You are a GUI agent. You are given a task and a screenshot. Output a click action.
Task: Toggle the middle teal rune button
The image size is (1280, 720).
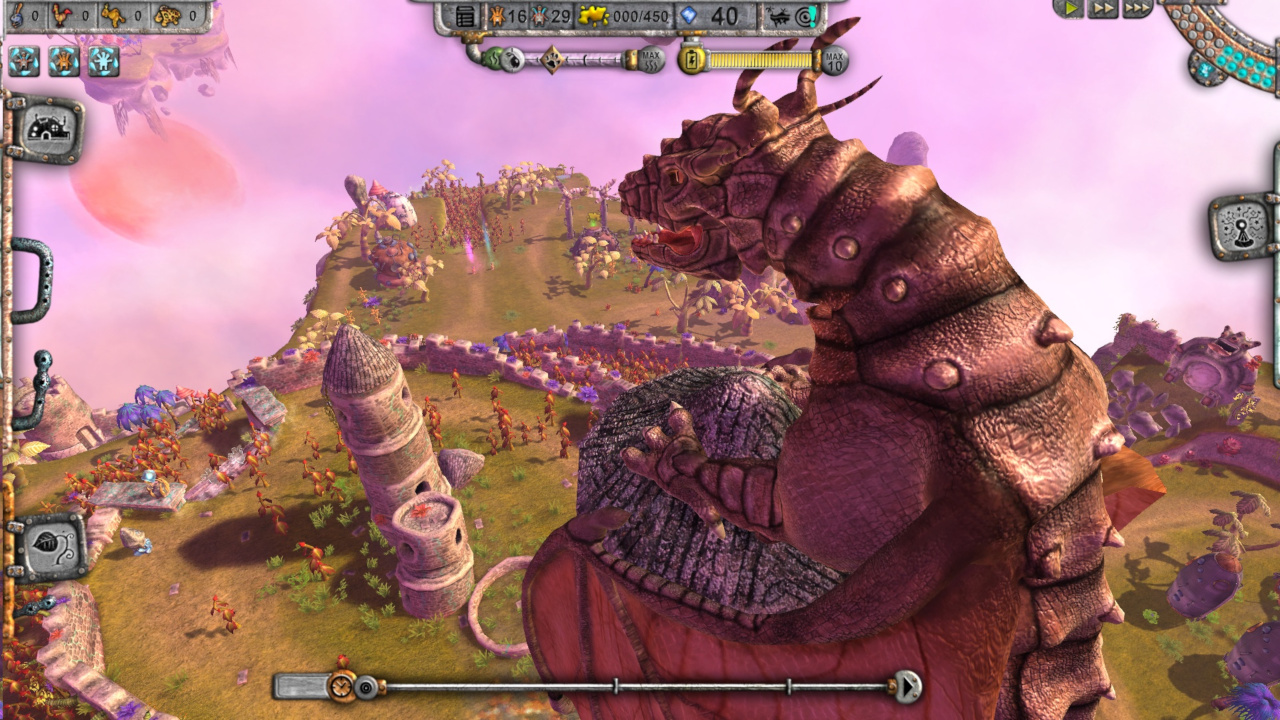coord(61,60)
